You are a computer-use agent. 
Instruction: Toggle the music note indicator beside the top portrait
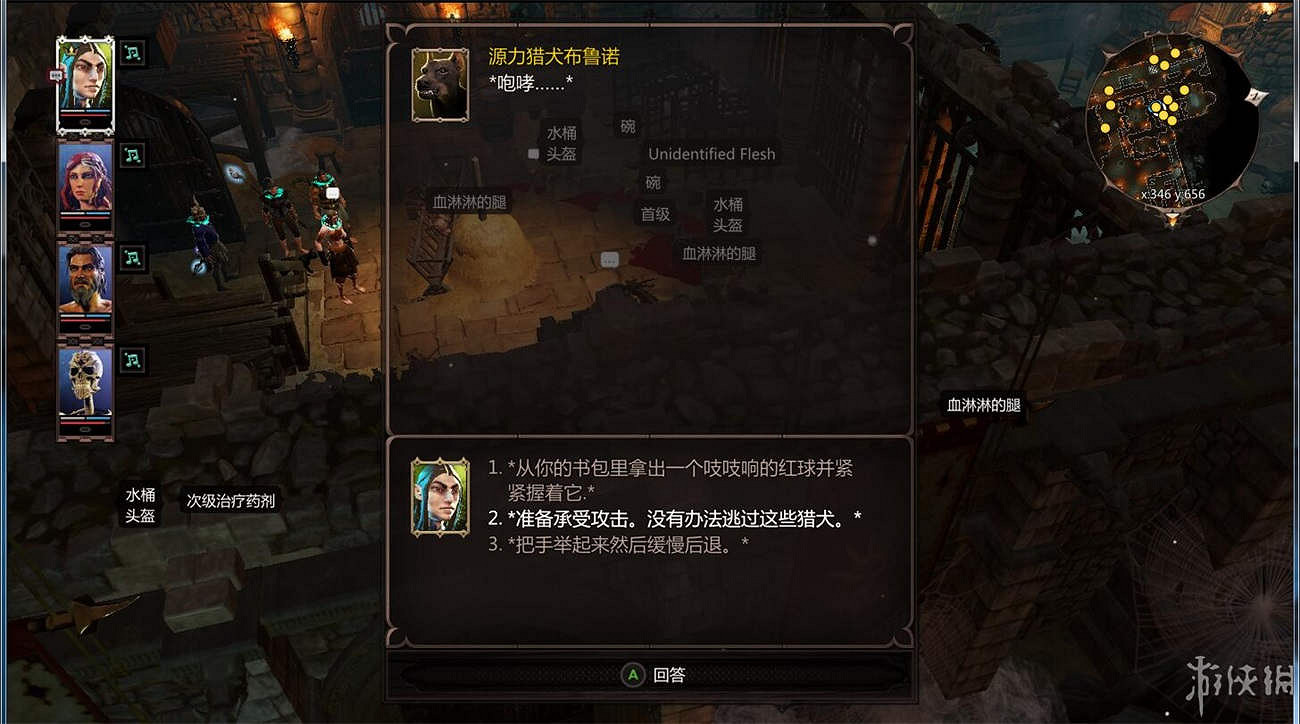point(131,52)
